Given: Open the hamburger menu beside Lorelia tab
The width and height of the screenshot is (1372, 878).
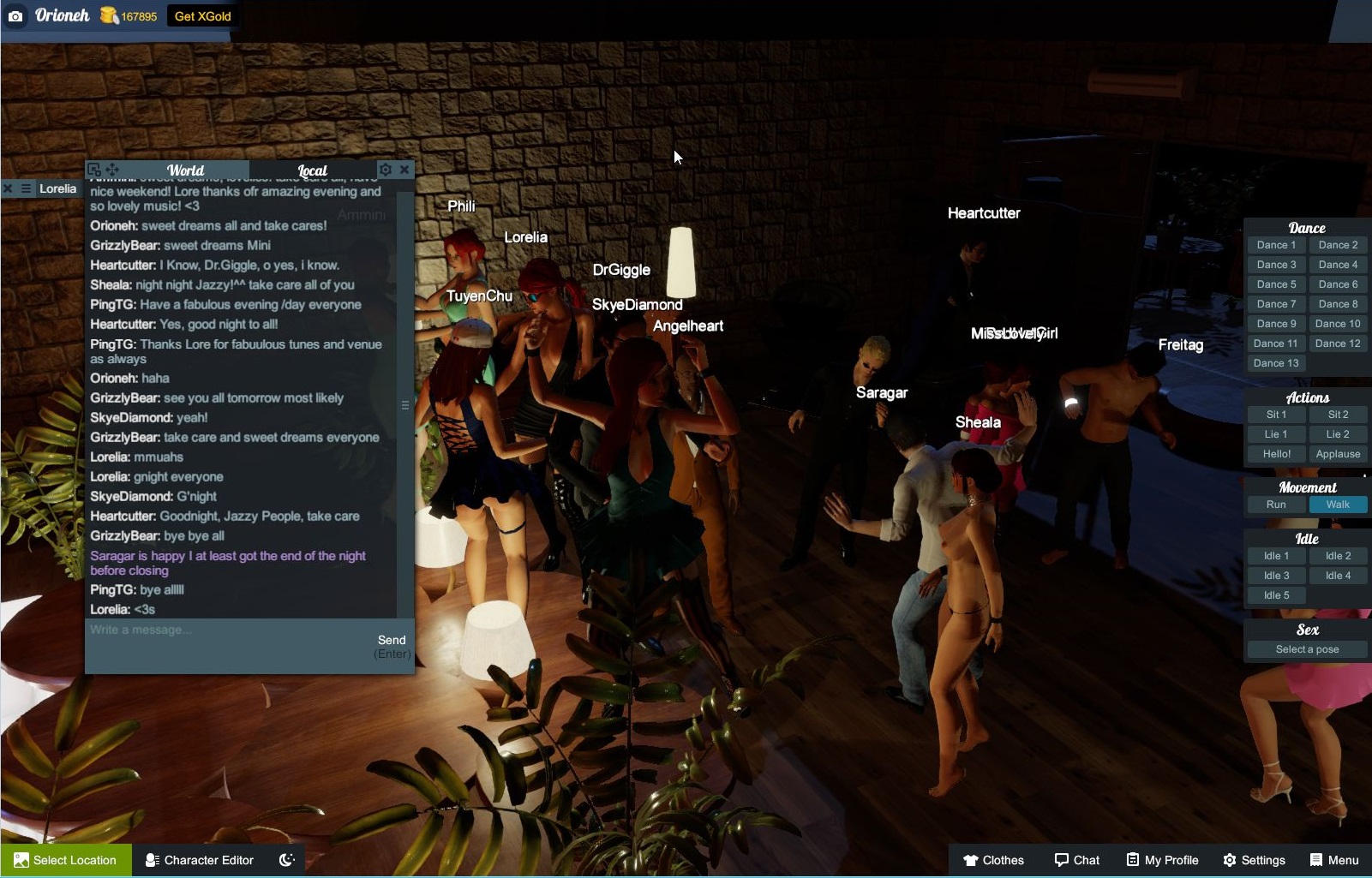Looking at the screenshot, I should coord(26,188).
